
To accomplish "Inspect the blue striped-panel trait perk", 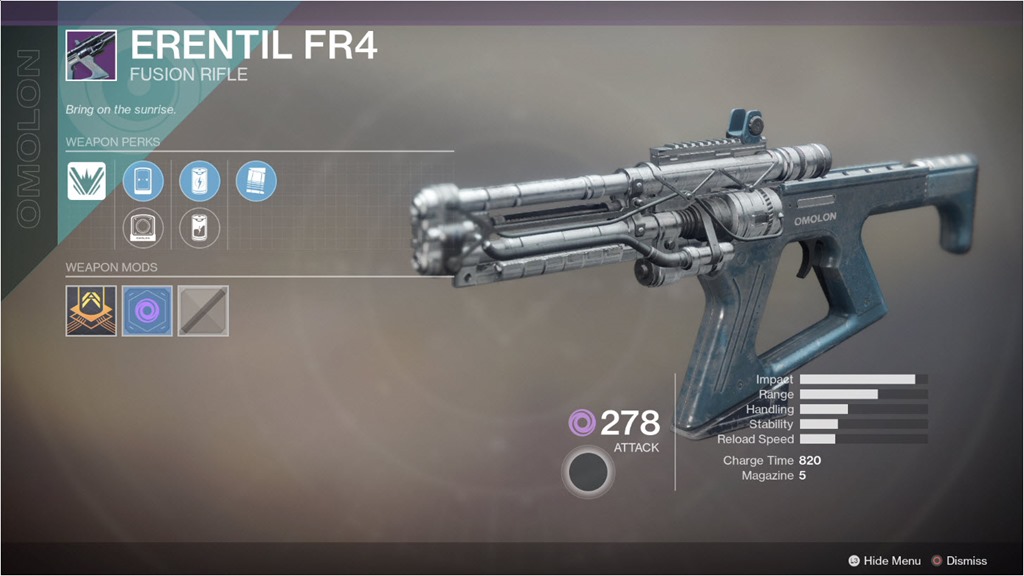I will pyautogui.click(x=256, y=181).
